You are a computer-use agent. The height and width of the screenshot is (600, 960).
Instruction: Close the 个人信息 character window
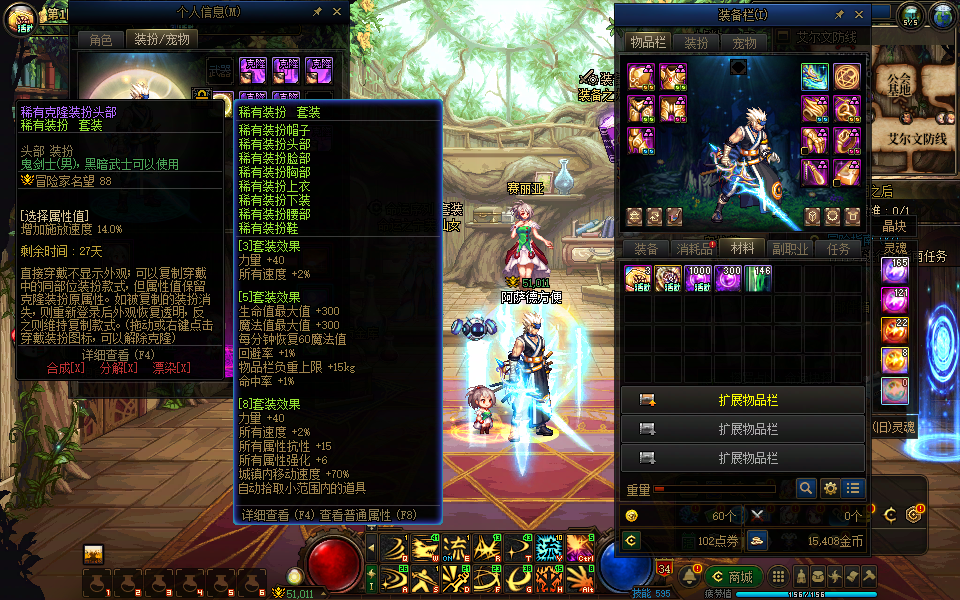pos(337,12)
